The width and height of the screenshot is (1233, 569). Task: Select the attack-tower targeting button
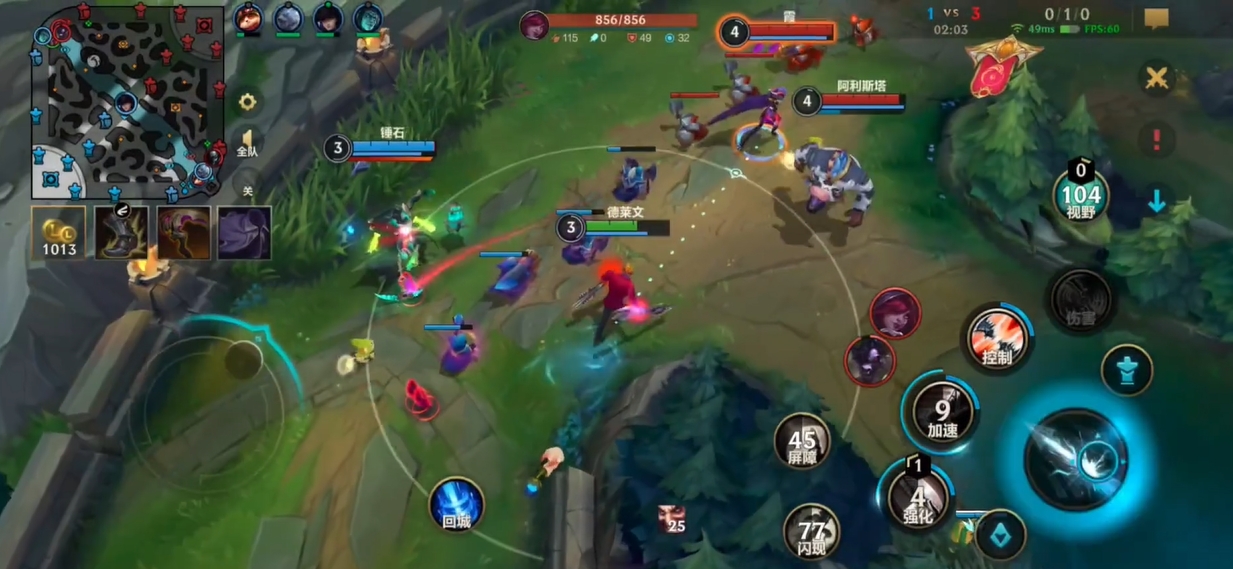1127,369
